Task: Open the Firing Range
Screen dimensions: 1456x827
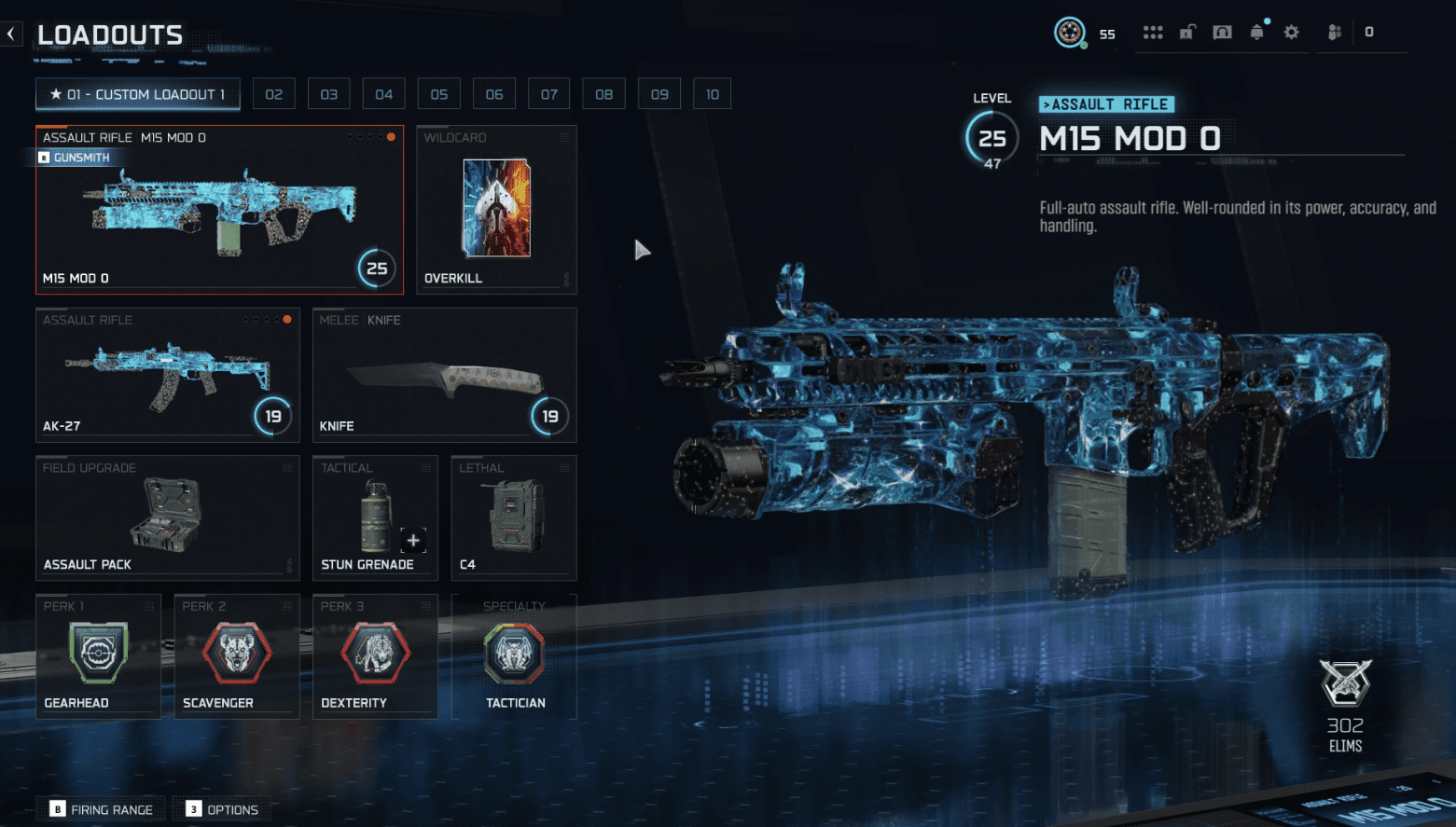Action: pyautogui.click(x=102, y=809)
